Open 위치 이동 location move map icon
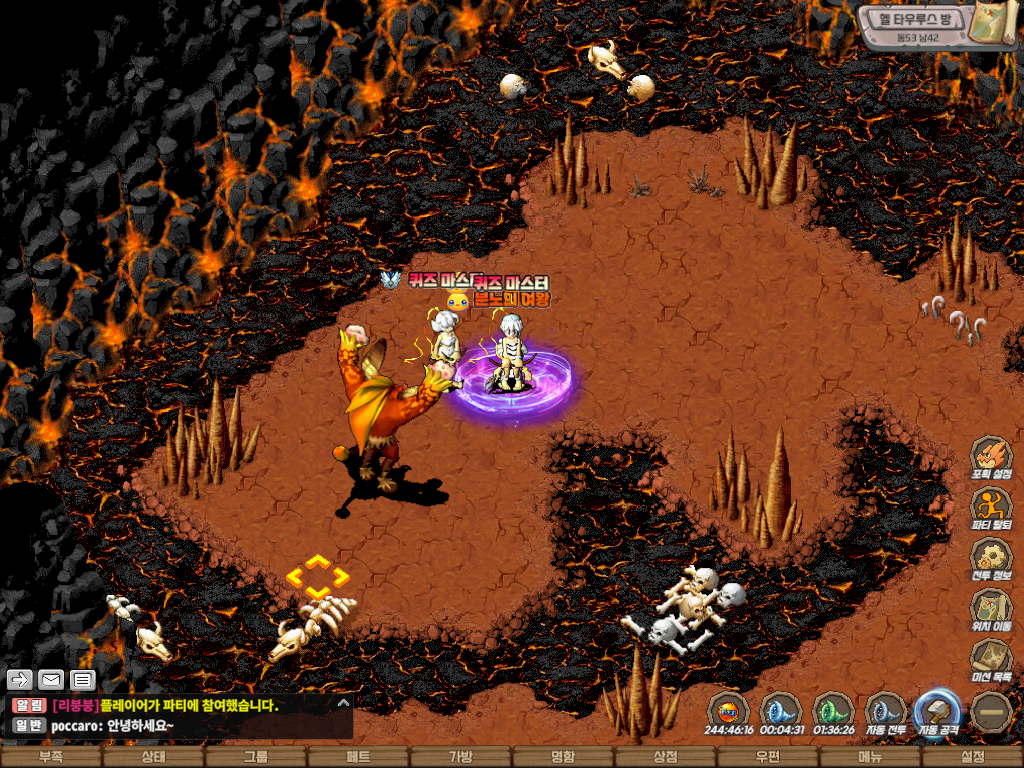 [x=991, y=608]
